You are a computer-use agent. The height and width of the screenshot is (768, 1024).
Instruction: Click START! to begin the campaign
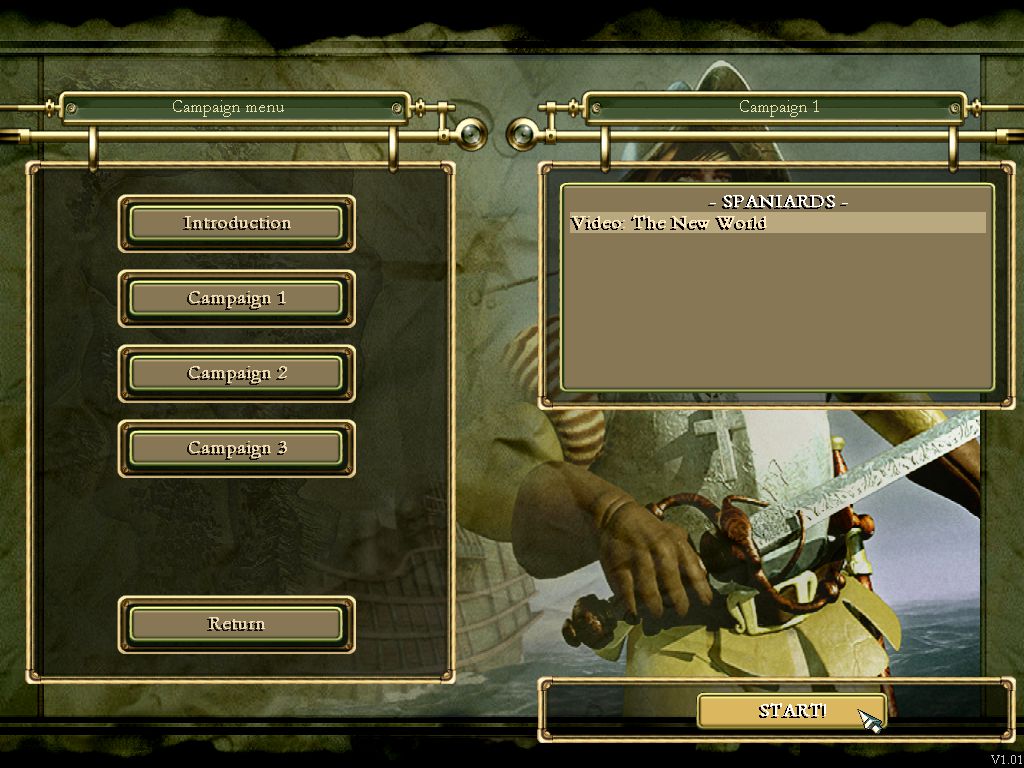(791, 711)
